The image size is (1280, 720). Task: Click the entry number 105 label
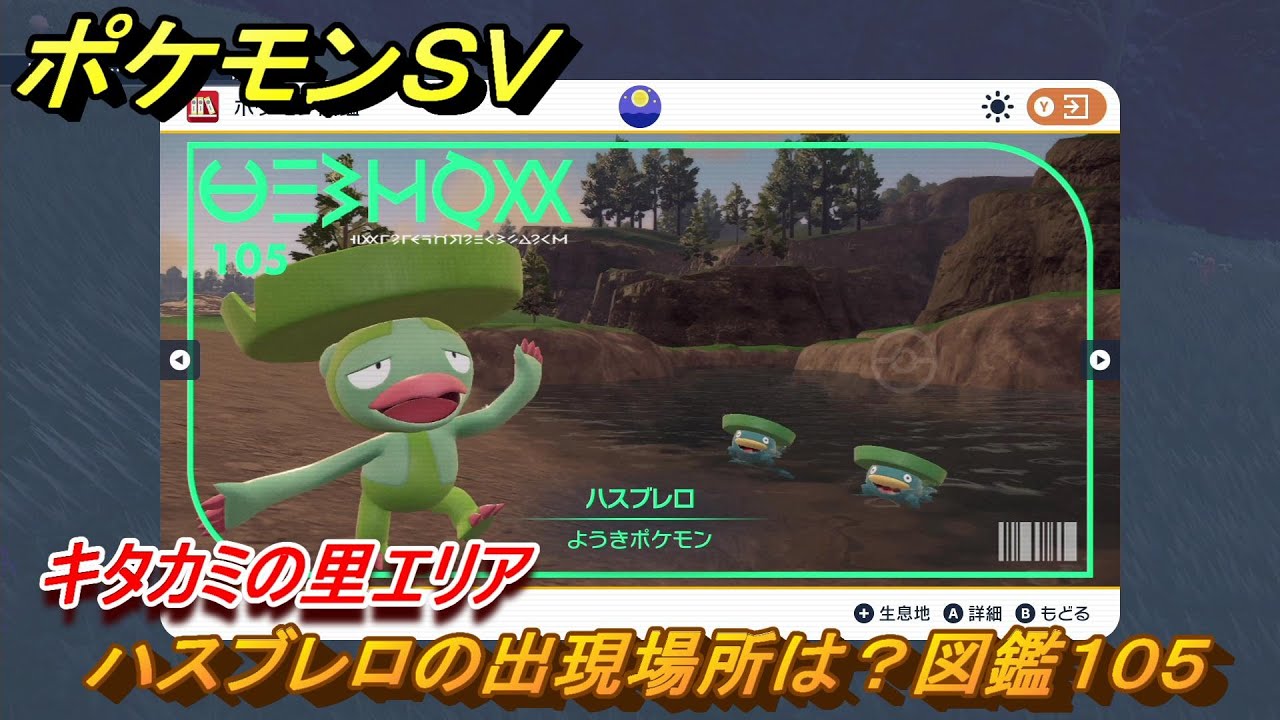click(253, 256)
